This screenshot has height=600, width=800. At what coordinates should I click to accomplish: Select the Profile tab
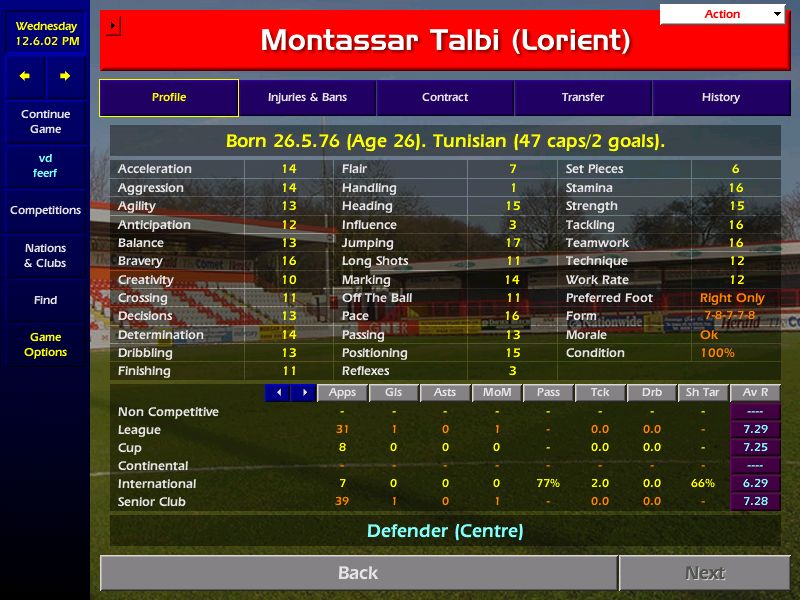click(169, 98)
